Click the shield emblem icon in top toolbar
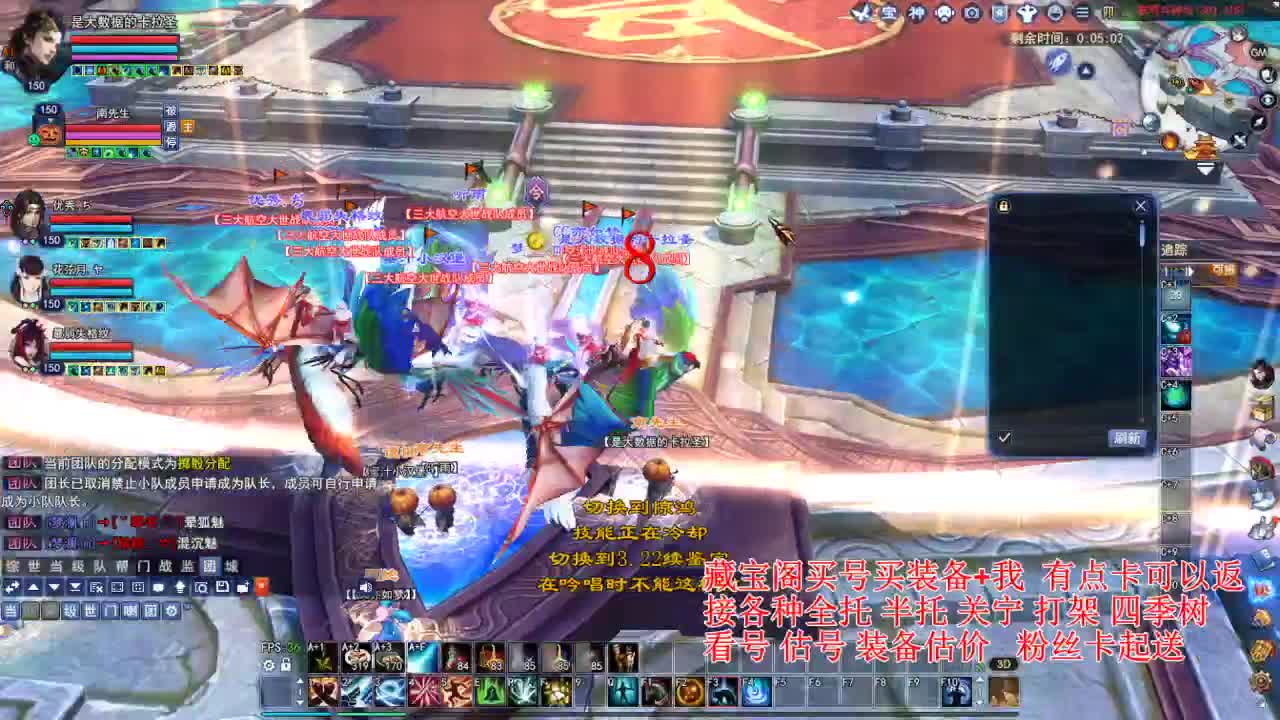The height and width of the screenshot is (720, 1280). (x=999, y=13)
